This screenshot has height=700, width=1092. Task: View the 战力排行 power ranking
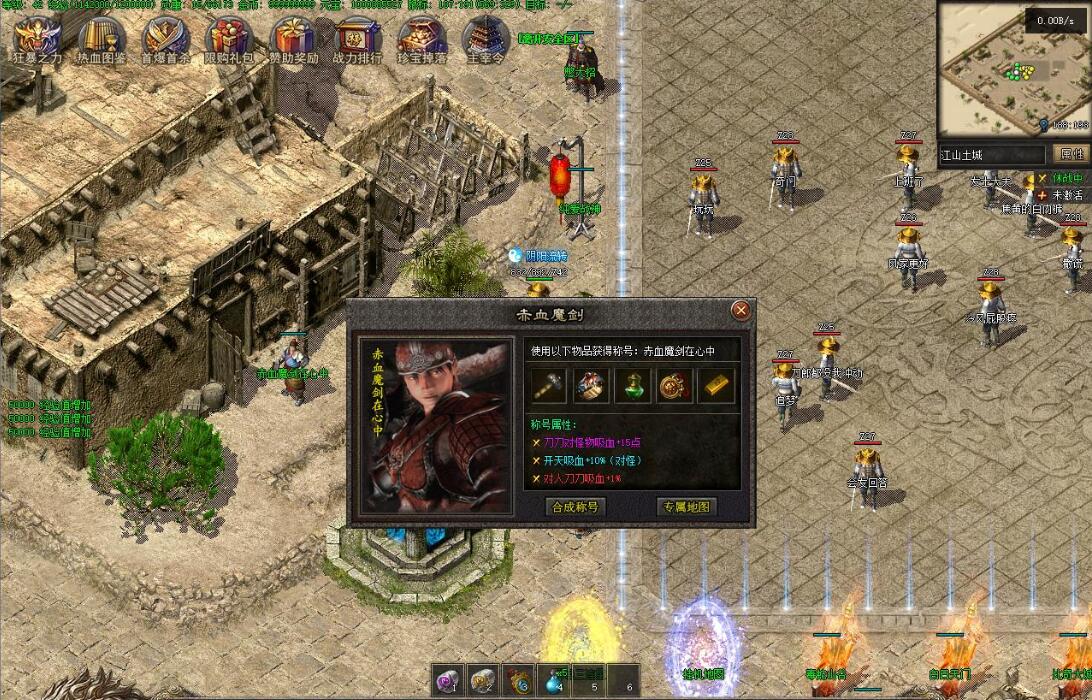coord(358,36)
